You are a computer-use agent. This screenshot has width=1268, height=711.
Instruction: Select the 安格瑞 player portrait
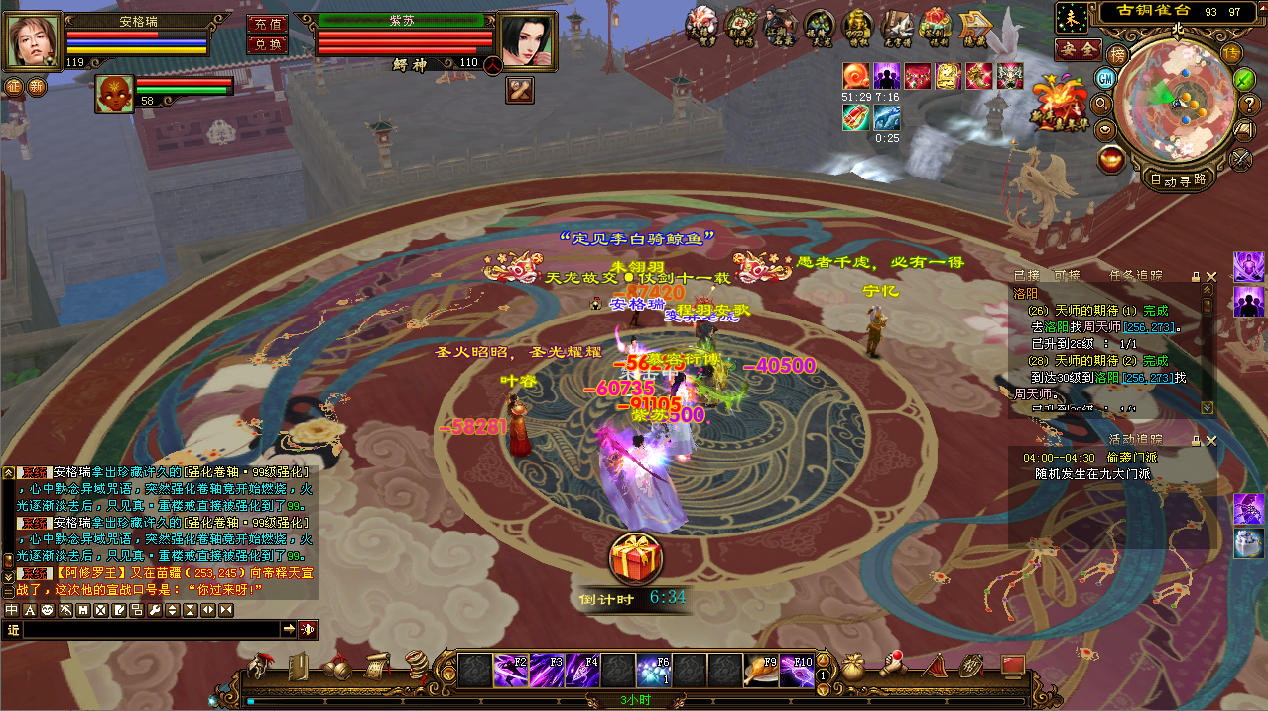34,41
